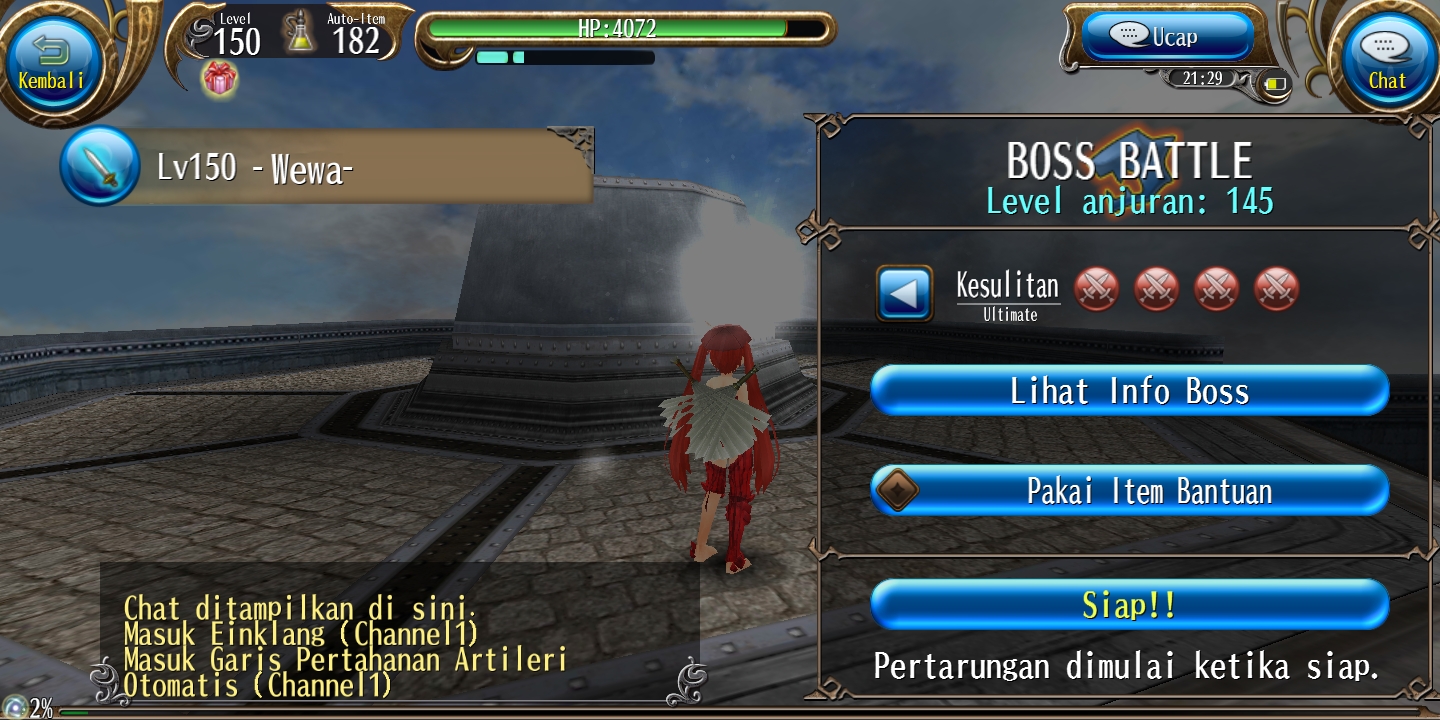
Task: Click the Kesulitan Ultimate label
Action: [x=1008, y=293]
